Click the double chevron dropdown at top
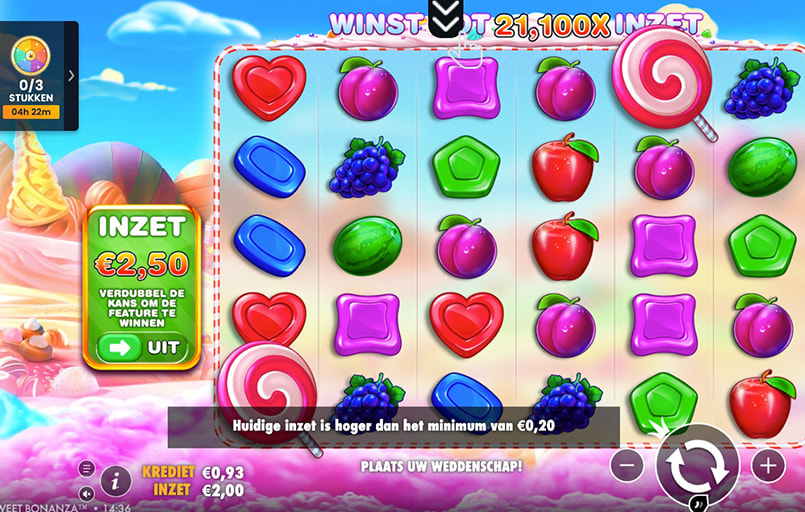The image size is (805, 512). pyautogui.click(x=443, y=15)
